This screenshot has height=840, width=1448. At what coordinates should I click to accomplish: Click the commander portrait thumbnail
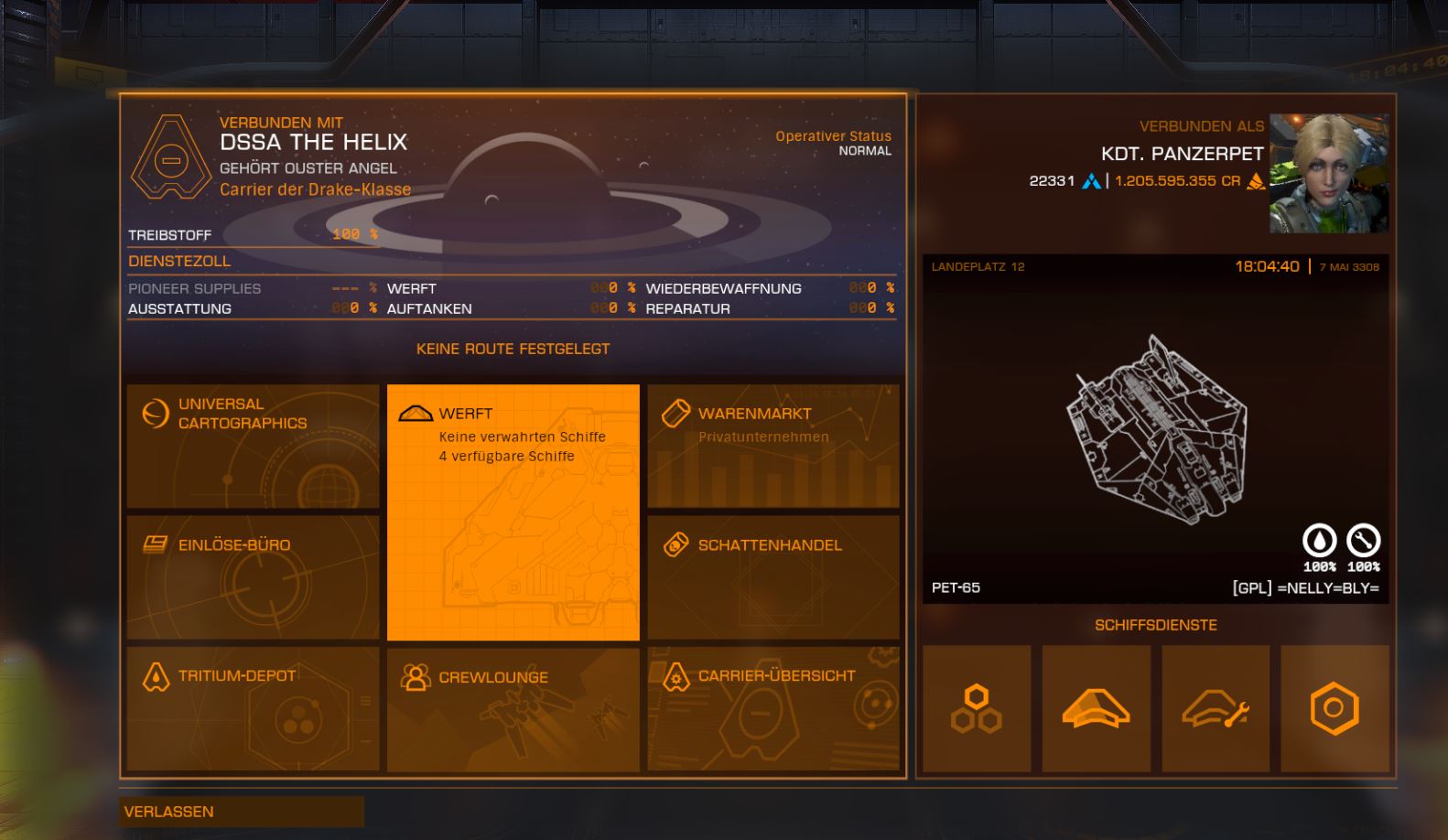coord(1328,173)
